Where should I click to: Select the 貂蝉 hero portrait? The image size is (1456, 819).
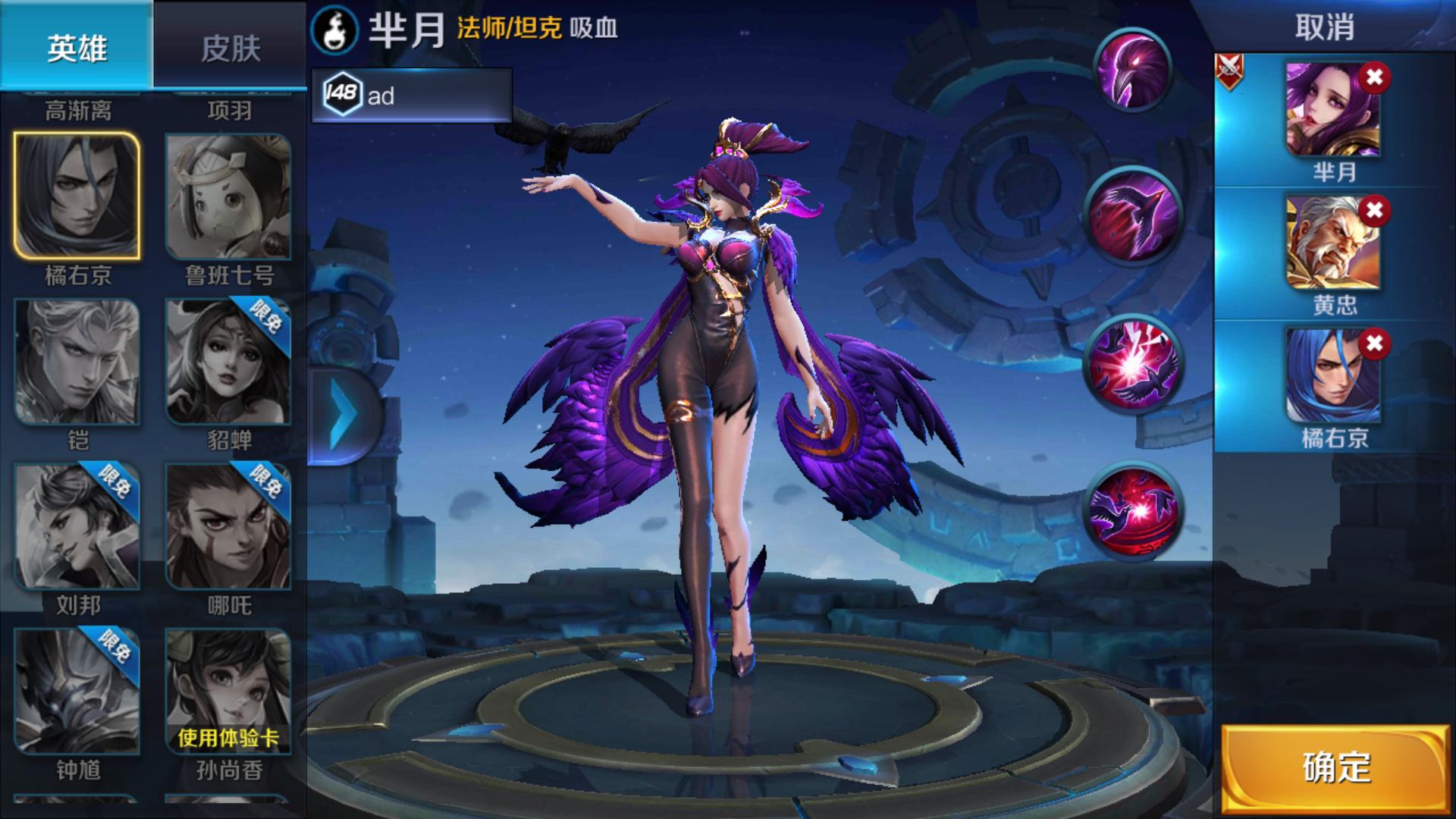pos(227,362)
